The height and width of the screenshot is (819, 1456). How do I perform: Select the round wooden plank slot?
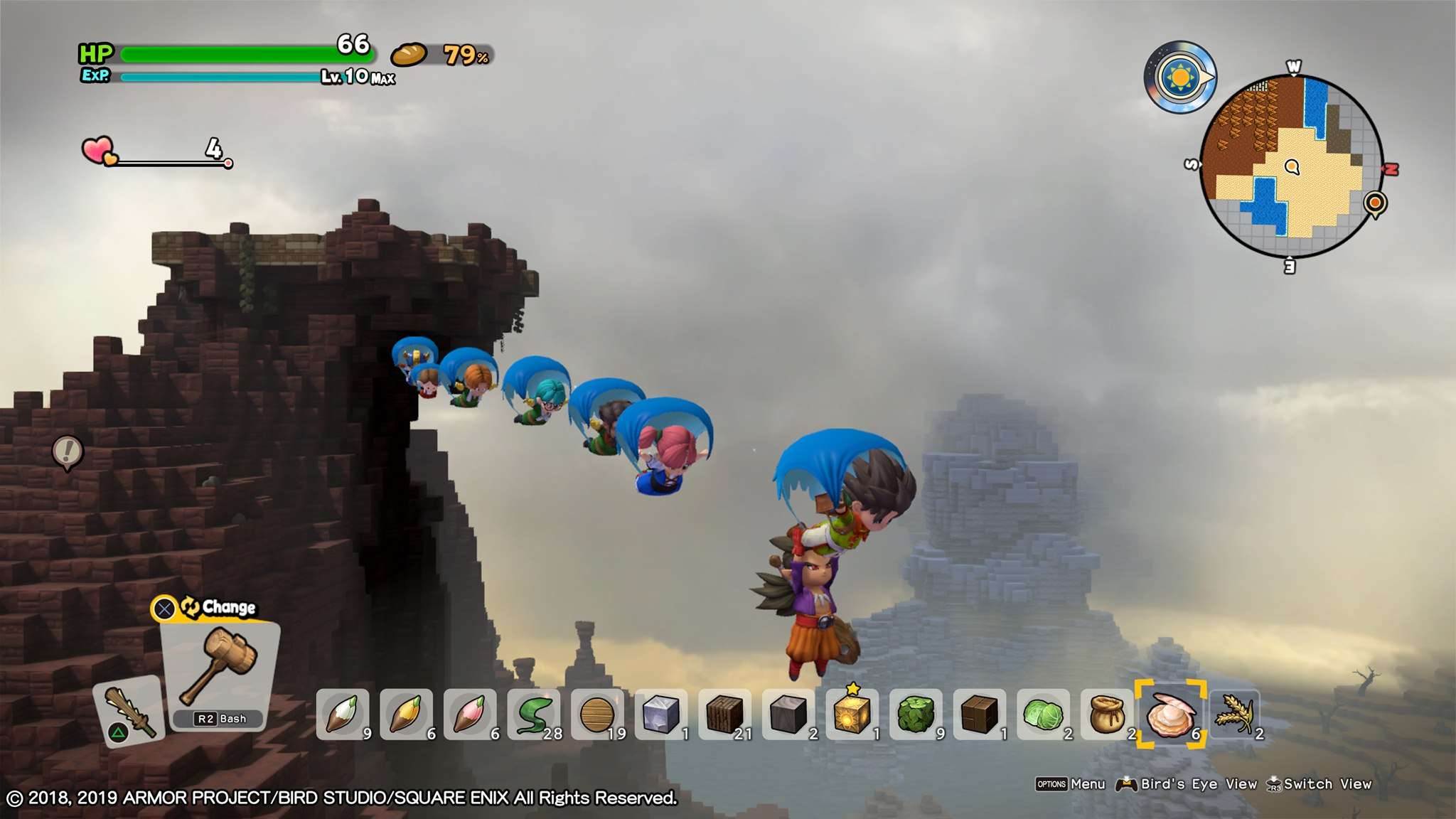(x=597, y=714)
